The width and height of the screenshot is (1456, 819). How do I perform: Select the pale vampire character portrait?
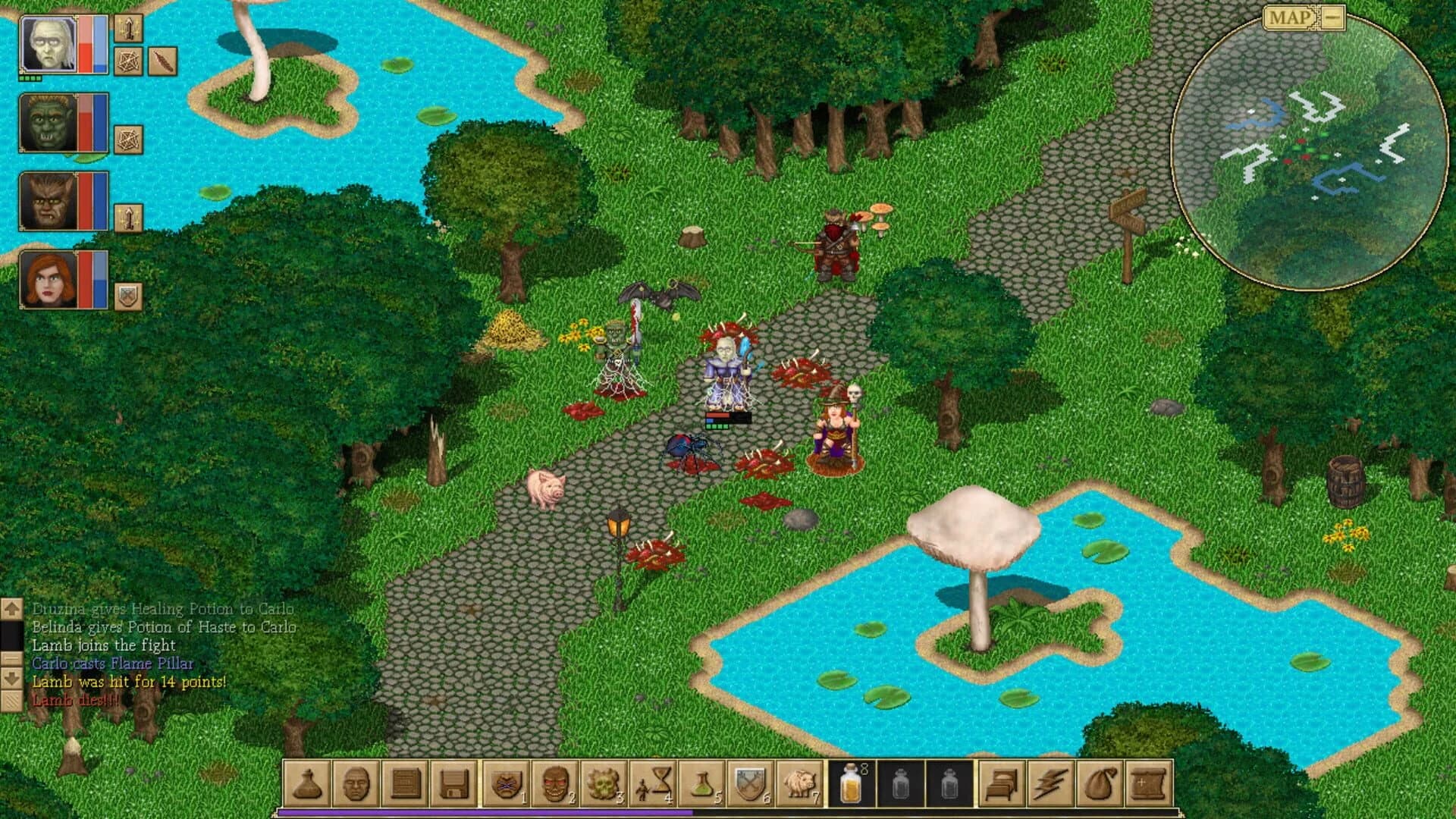[x=49, y=45]
